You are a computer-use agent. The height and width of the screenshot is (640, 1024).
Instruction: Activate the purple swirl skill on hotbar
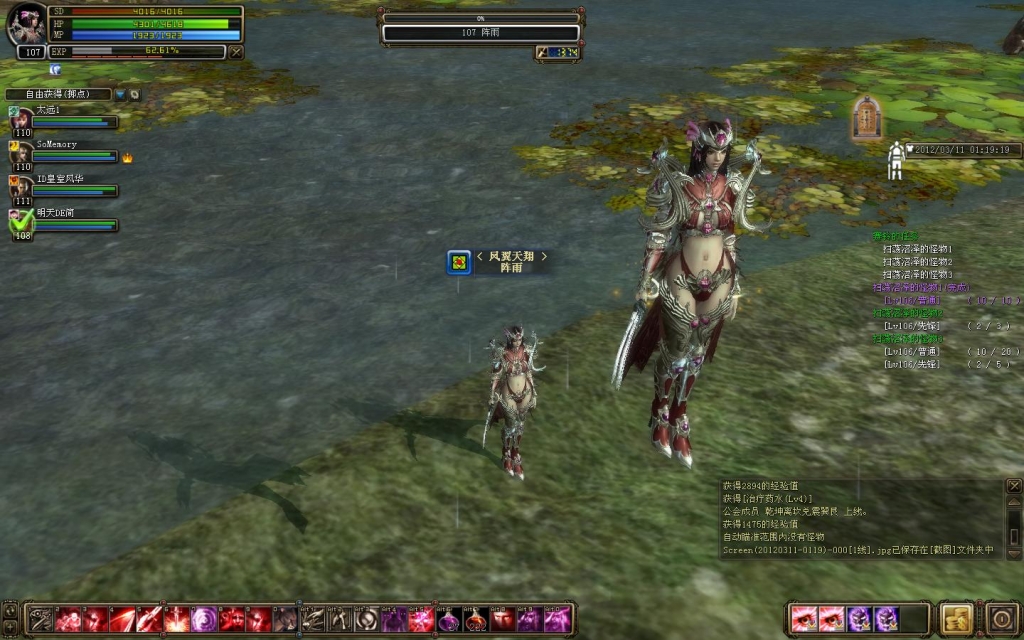(x=205, y=619)
